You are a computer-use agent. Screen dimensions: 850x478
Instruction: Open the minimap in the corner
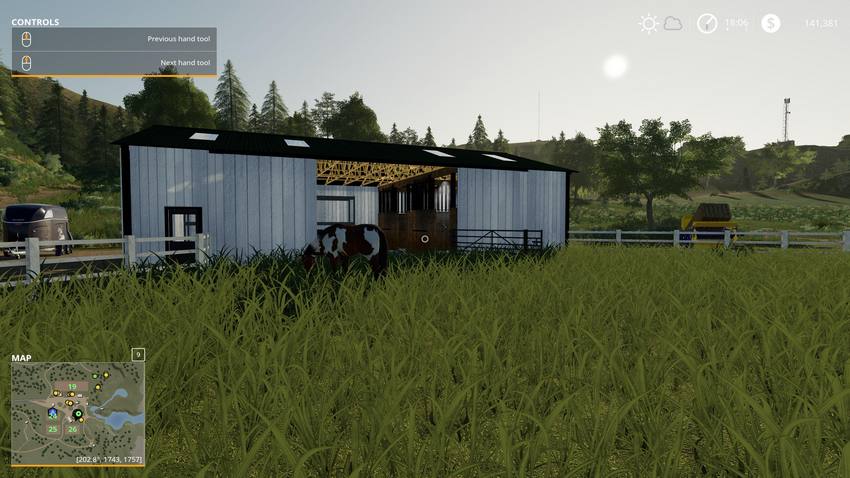(x=78, y=412)
